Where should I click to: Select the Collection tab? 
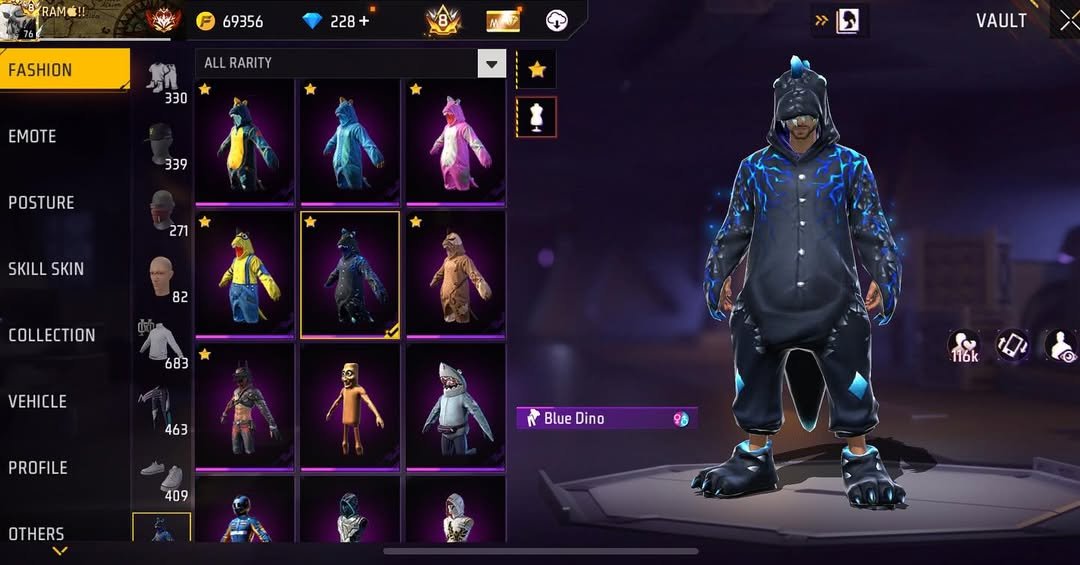coord(52,335)
